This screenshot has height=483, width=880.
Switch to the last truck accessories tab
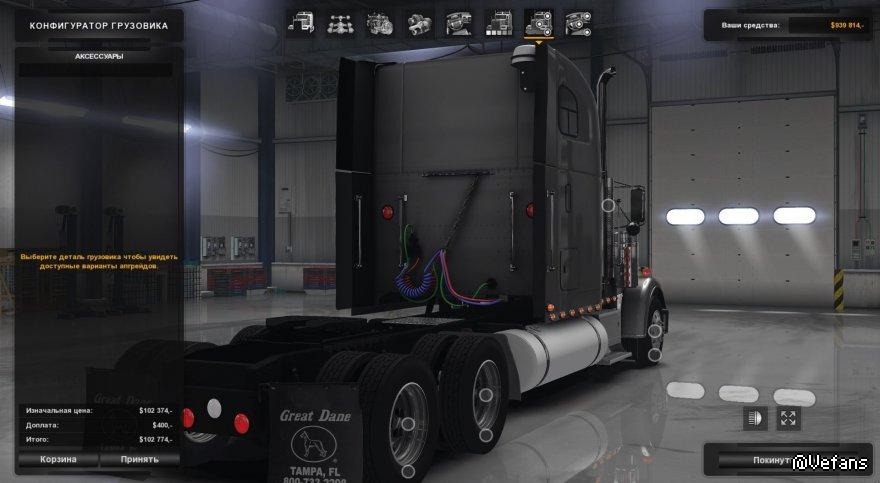click(x=577, y=23)
